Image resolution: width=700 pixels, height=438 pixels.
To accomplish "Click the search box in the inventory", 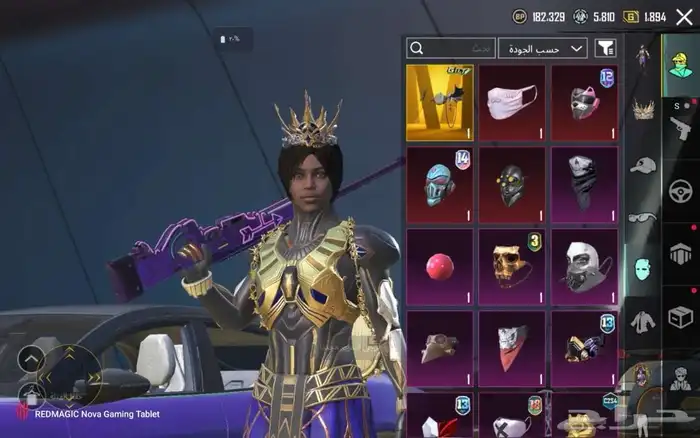I will click(451, 48).
